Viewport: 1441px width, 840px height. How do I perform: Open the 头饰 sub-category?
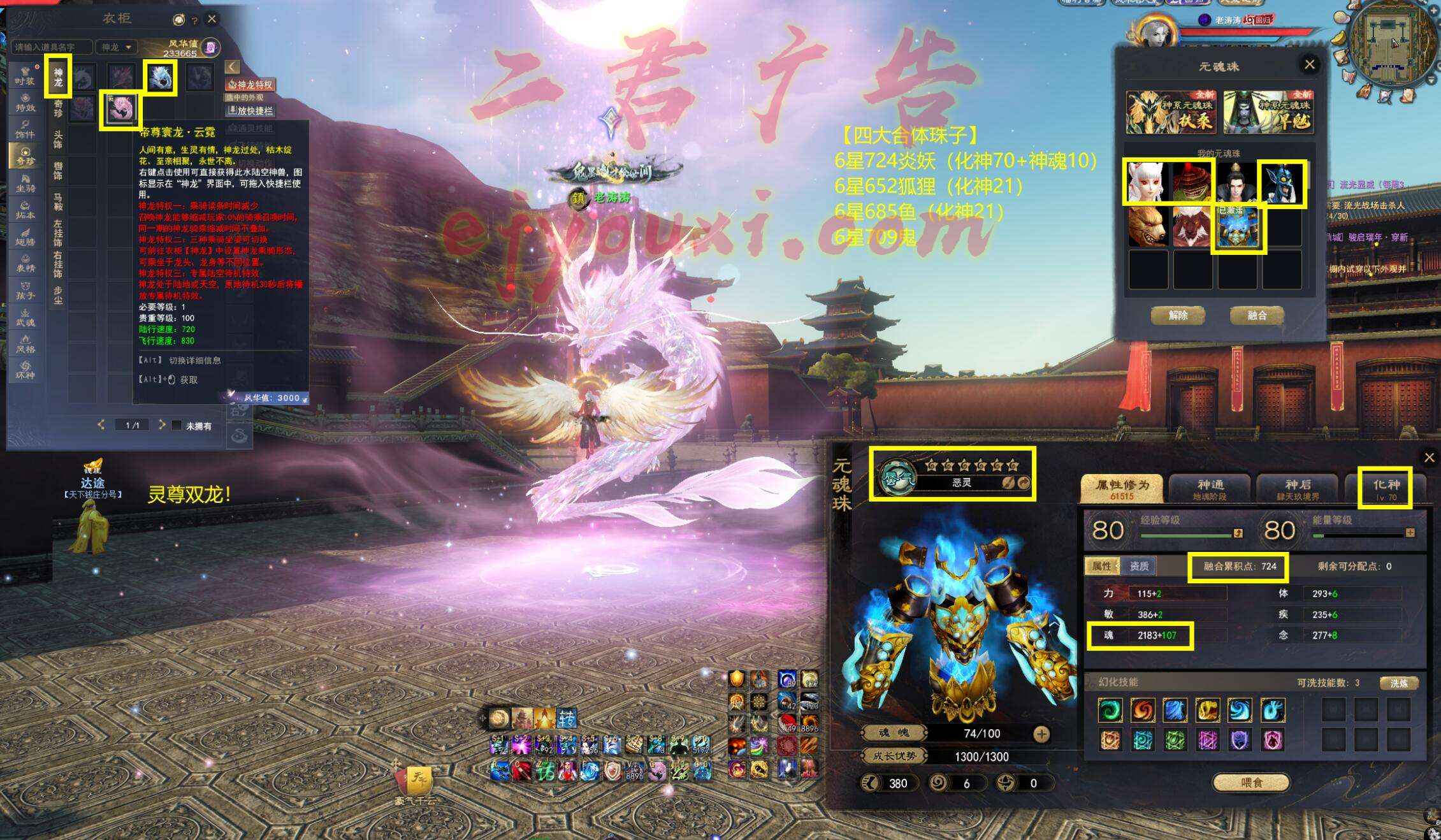[x=58, y=139]
